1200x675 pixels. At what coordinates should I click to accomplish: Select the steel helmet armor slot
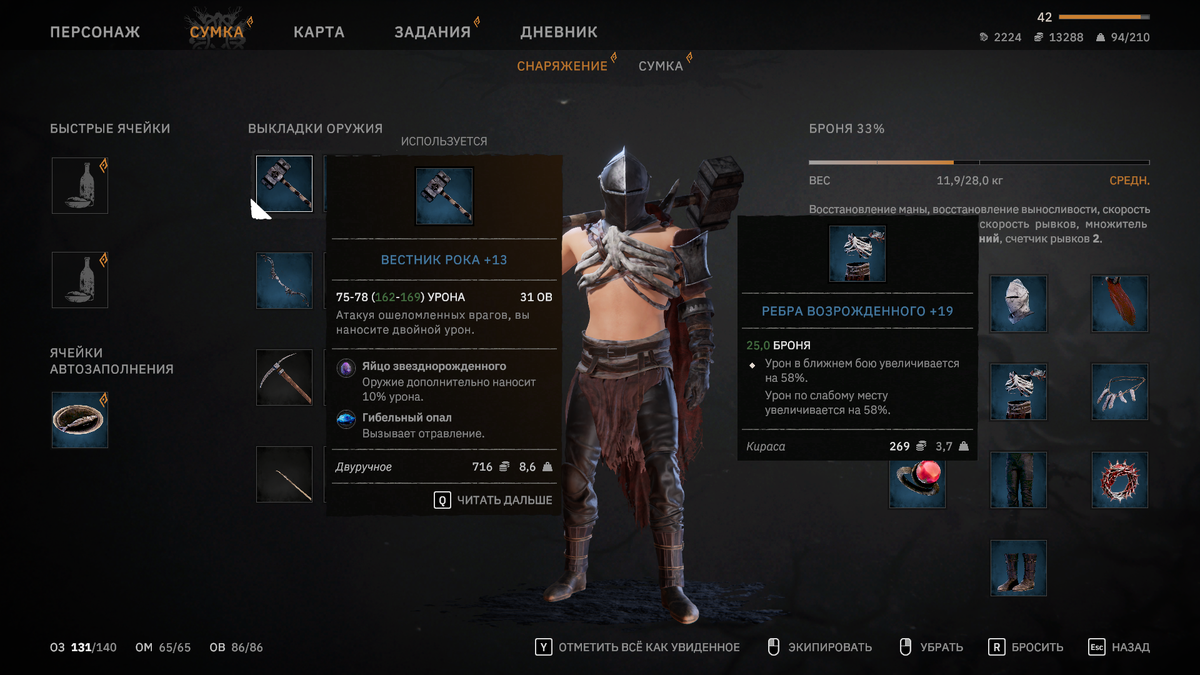(1019, 304)
